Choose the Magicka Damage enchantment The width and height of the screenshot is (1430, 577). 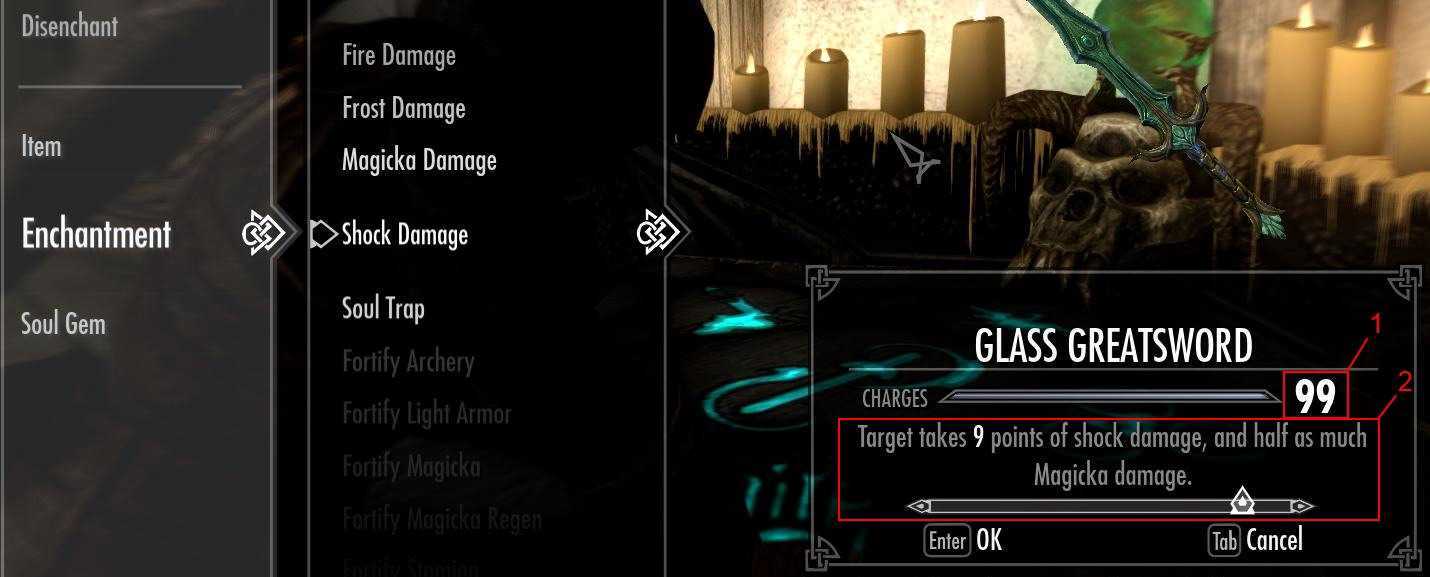419,160
